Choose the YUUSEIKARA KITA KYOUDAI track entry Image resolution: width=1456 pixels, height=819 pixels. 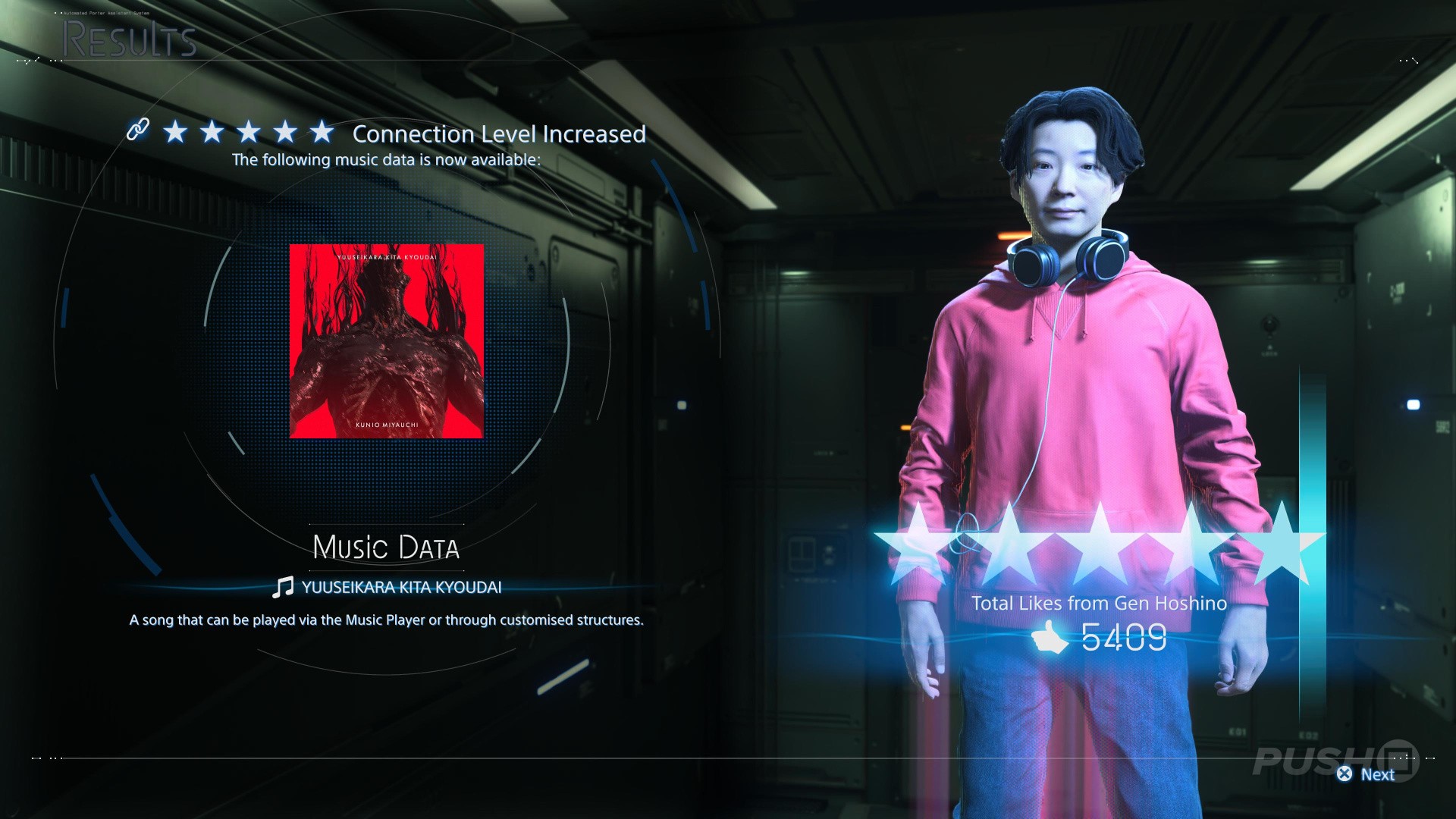[x=387, y=587]
